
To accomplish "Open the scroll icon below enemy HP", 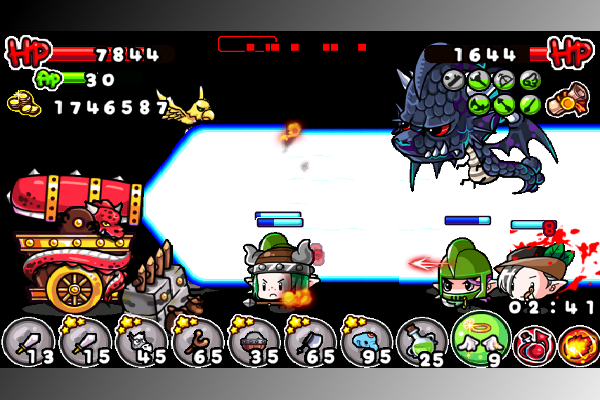I will click(572, 98).
